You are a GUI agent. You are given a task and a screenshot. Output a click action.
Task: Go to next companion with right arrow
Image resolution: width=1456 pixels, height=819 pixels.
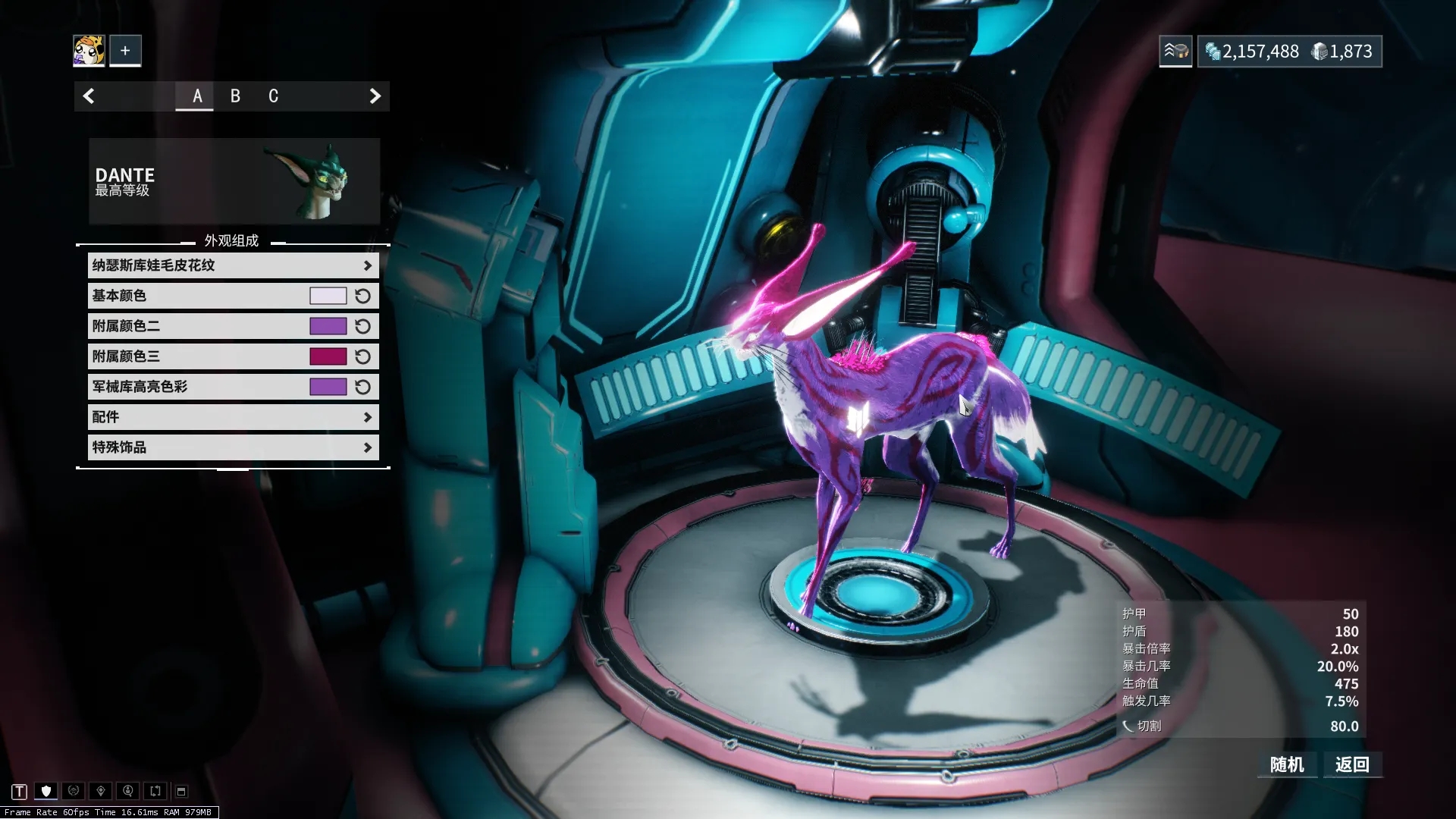[375, 96]
